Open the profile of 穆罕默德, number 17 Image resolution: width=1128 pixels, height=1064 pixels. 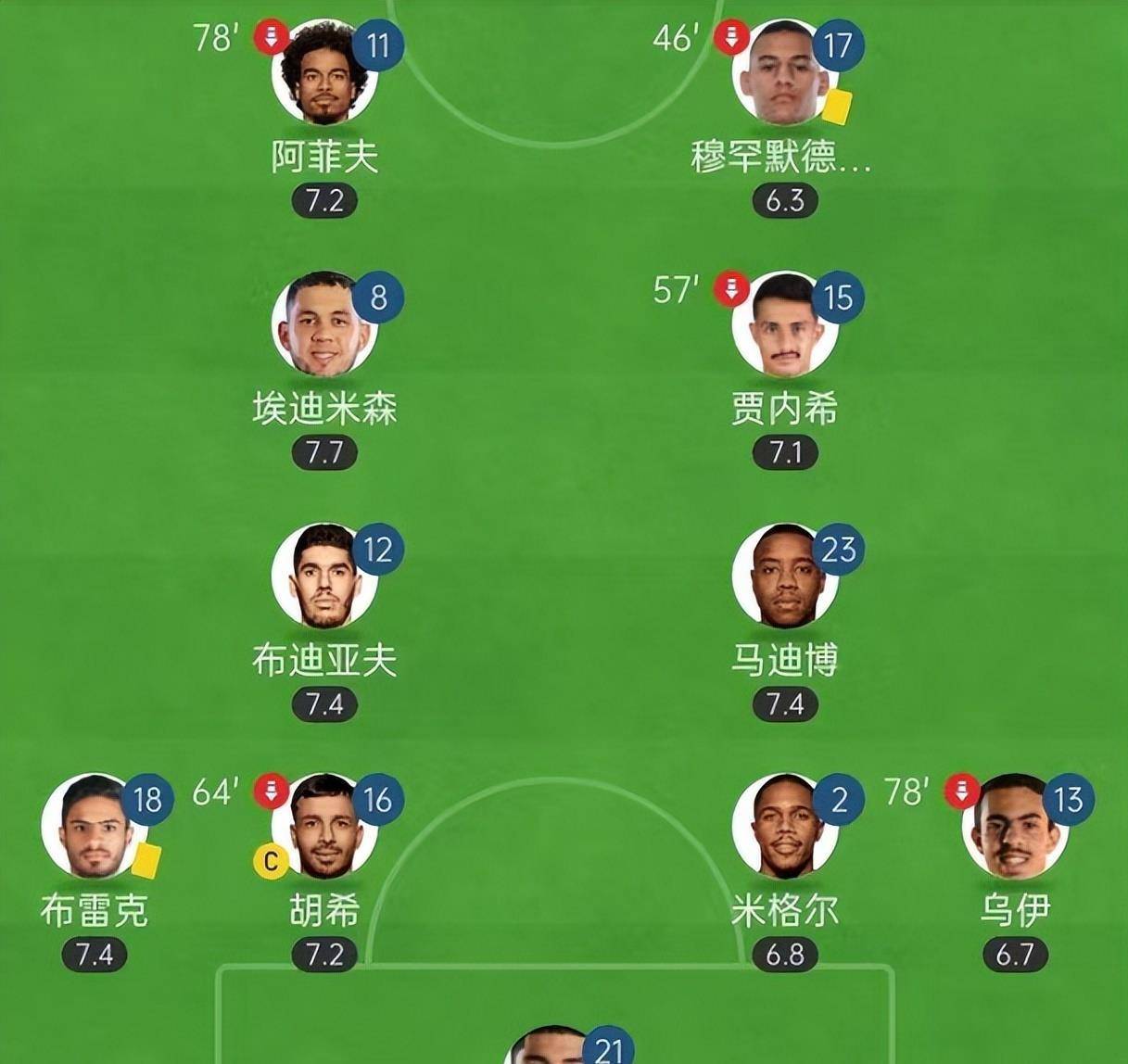point(784,74)
